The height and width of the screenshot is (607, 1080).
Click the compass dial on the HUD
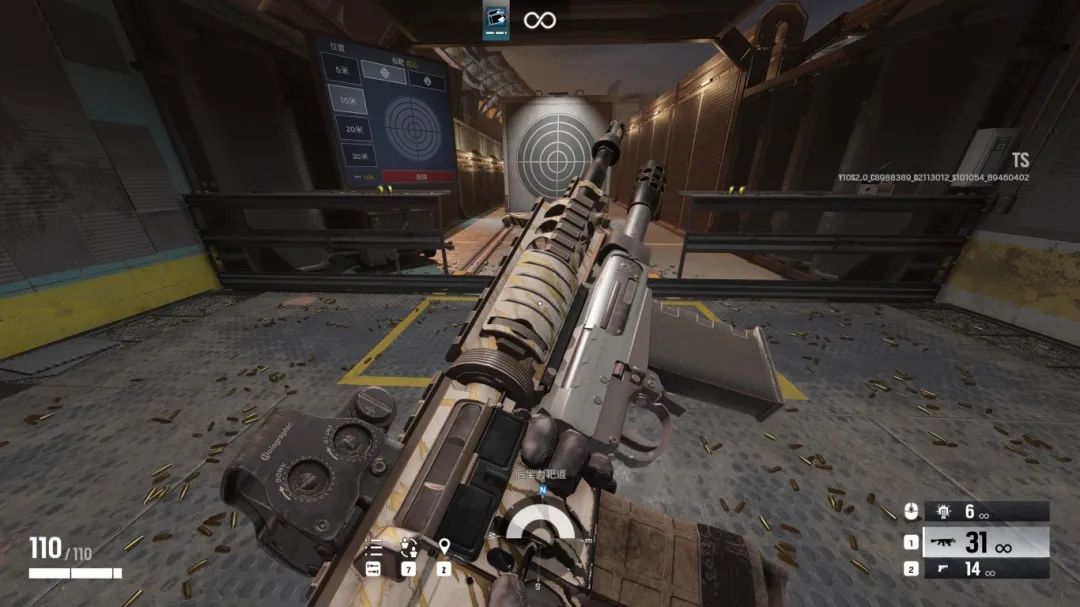pos(540,530)
